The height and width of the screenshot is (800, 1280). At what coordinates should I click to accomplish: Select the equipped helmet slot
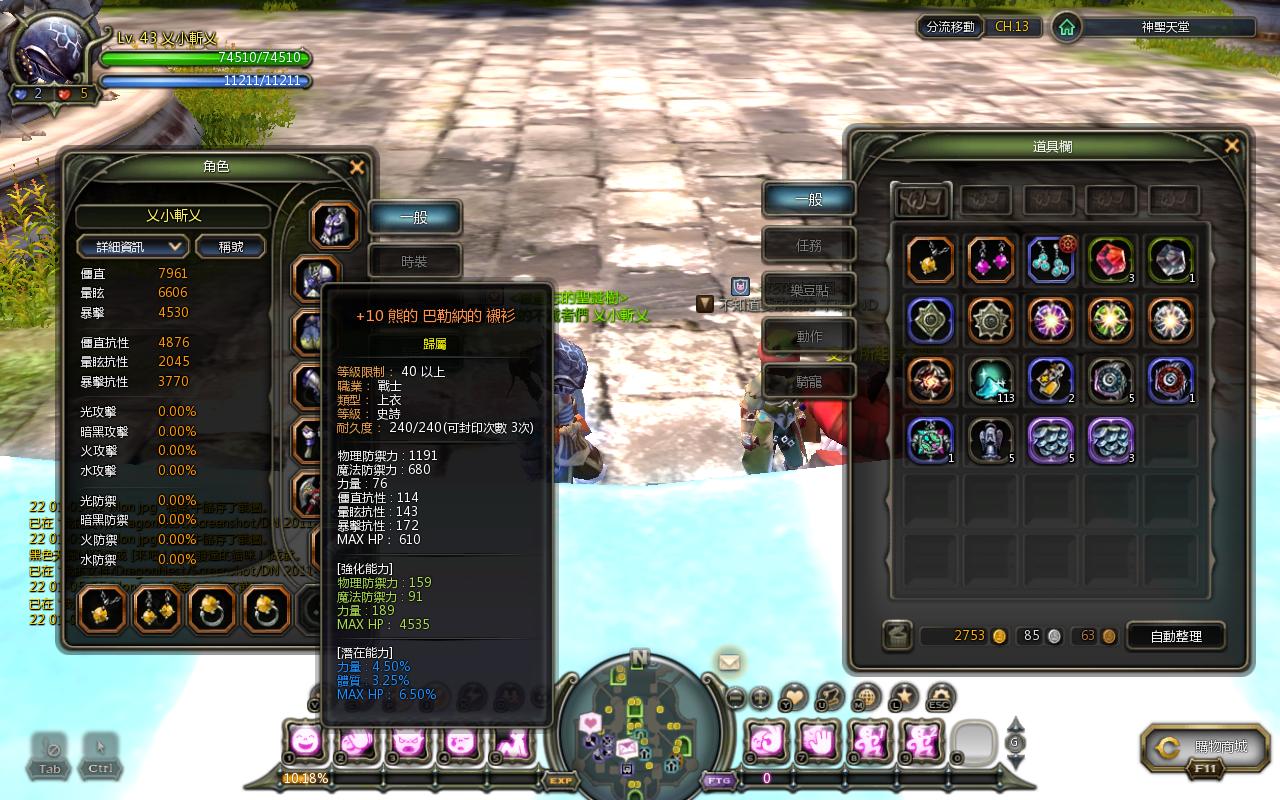334,225
